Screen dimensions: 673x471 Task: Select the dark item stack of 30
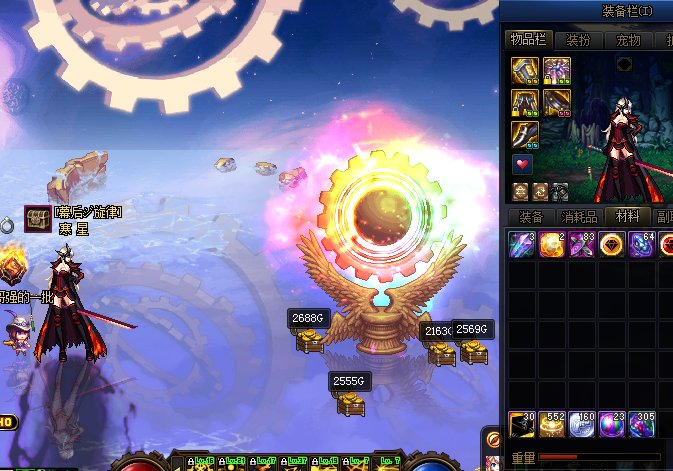522,425
